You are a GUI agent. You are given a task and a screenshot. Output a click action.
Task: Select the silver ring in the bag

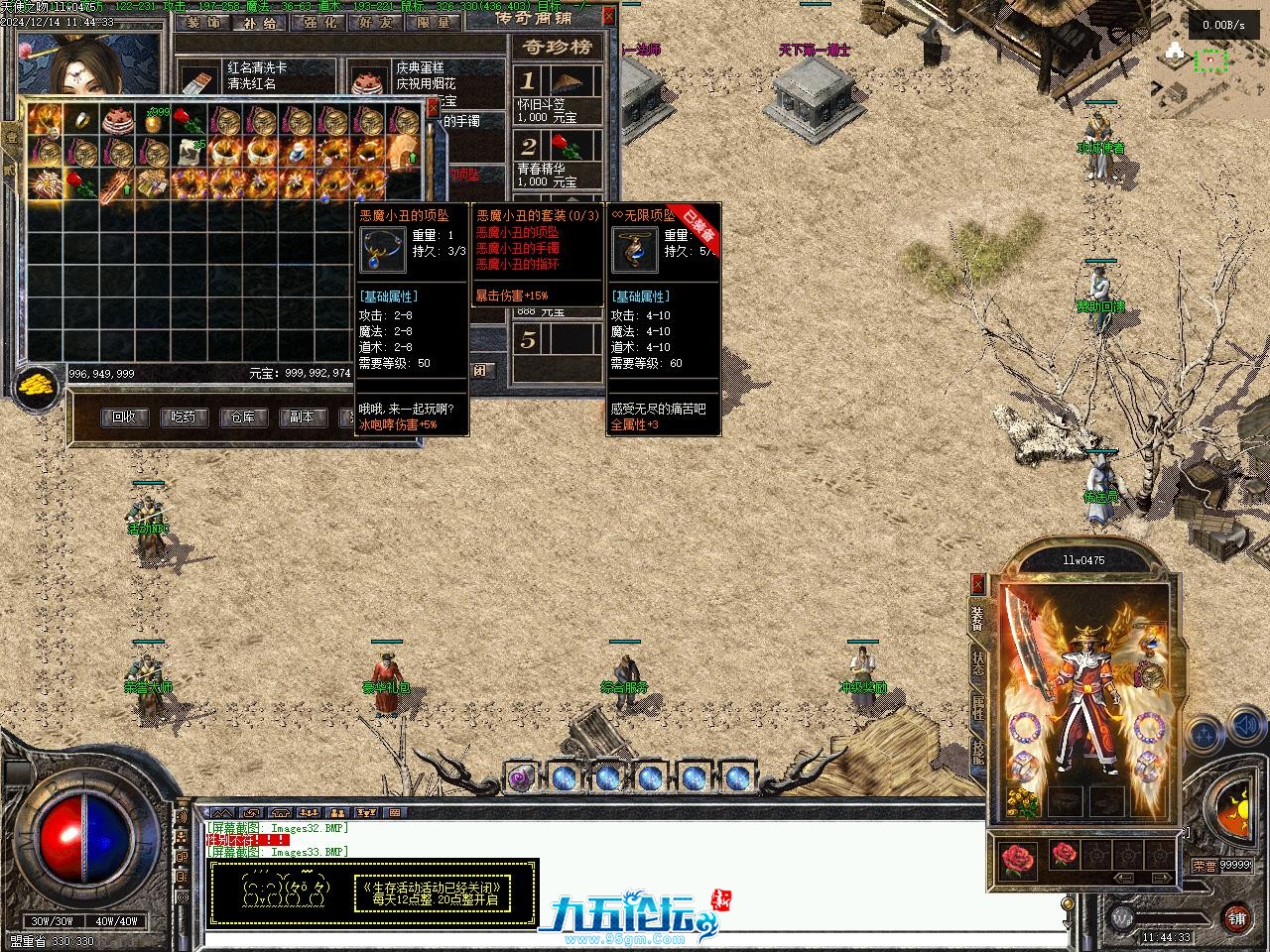(x=81, y=121)
